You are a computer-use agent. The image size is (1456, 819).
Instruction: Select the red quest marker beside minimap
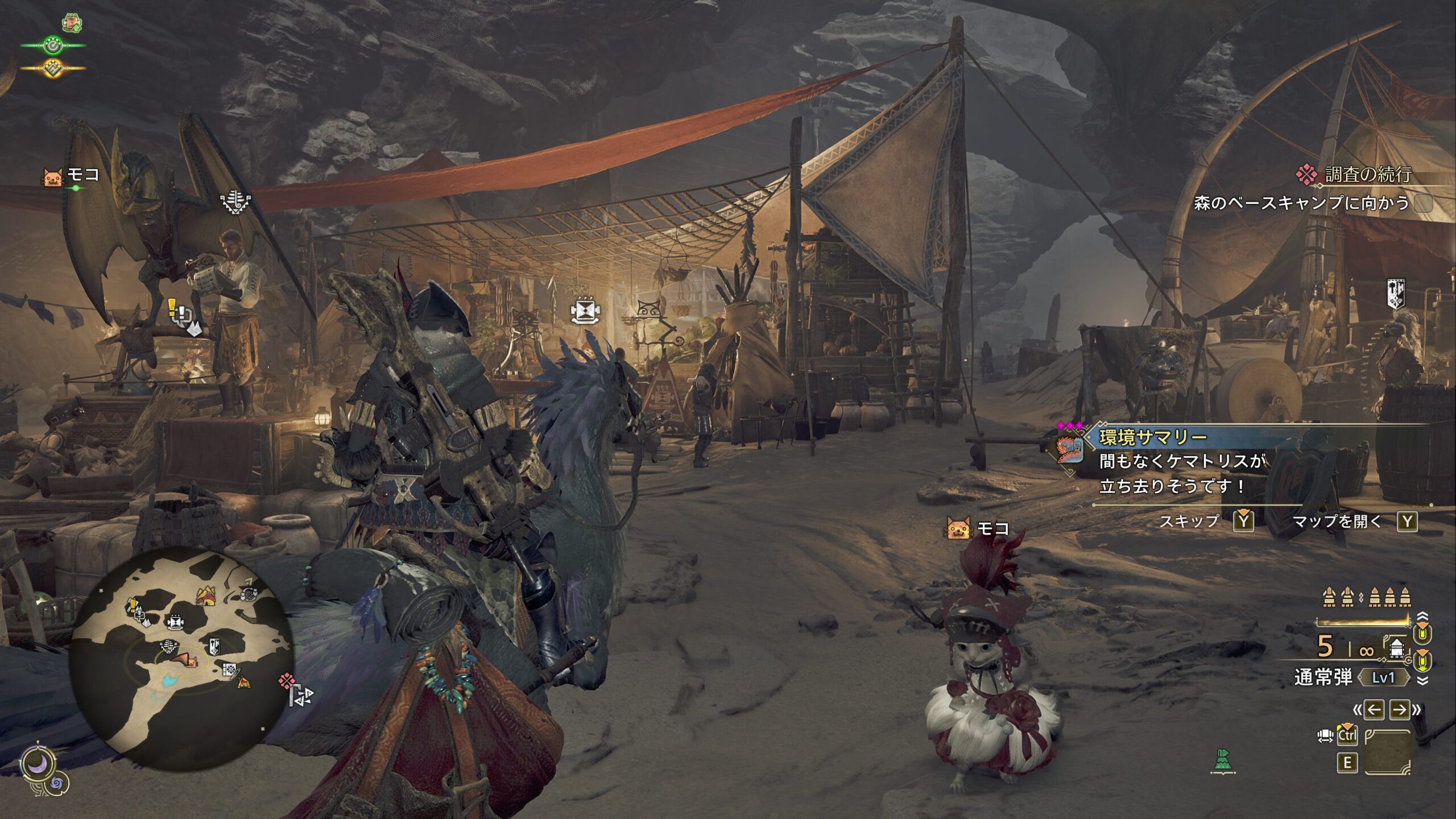point(287,681)
